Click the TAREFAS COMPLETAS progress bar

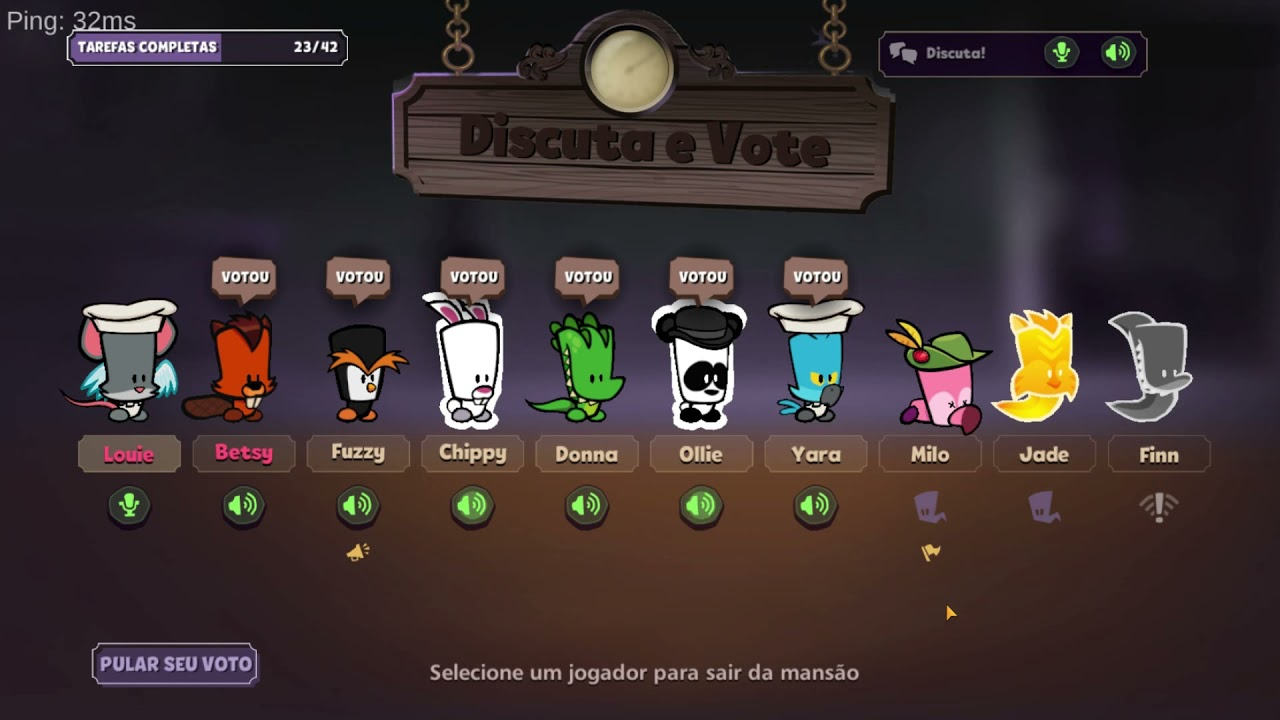[205, 47]
